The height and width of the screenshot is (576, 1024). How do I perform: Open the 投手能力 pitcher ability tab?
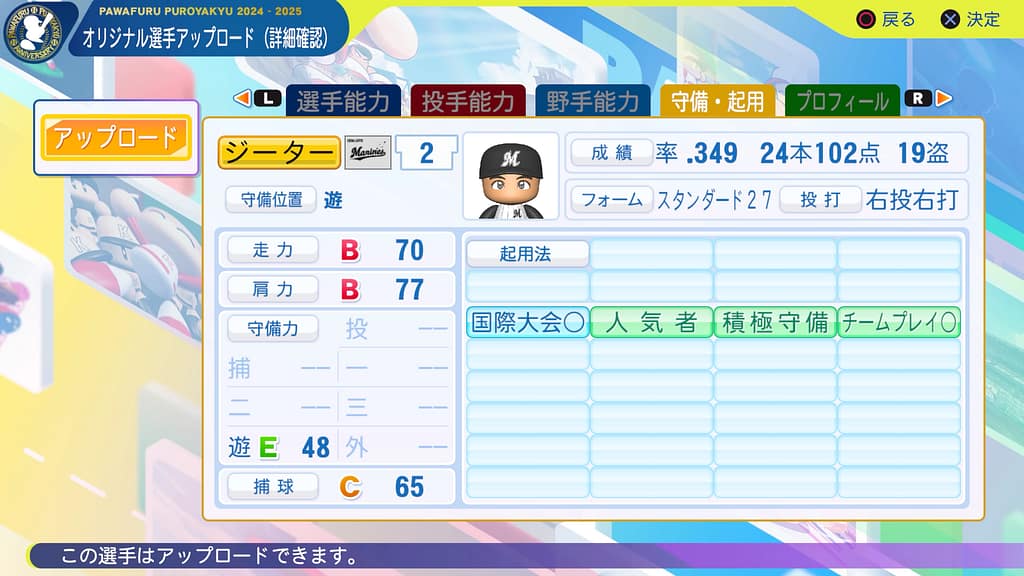(x=467, y=101)
